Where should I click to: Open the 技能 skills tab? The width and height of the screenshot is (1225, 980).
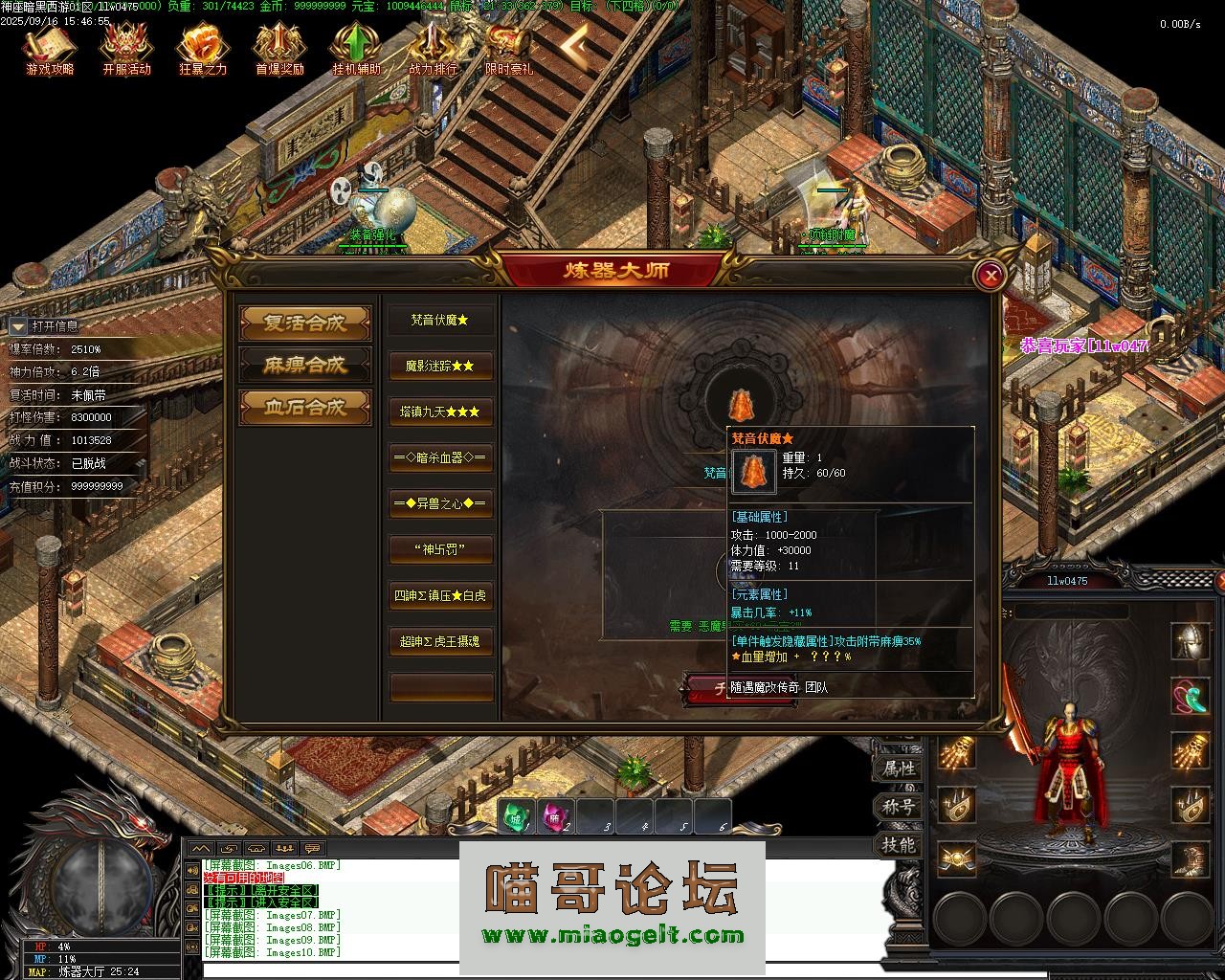click(899, 845)
